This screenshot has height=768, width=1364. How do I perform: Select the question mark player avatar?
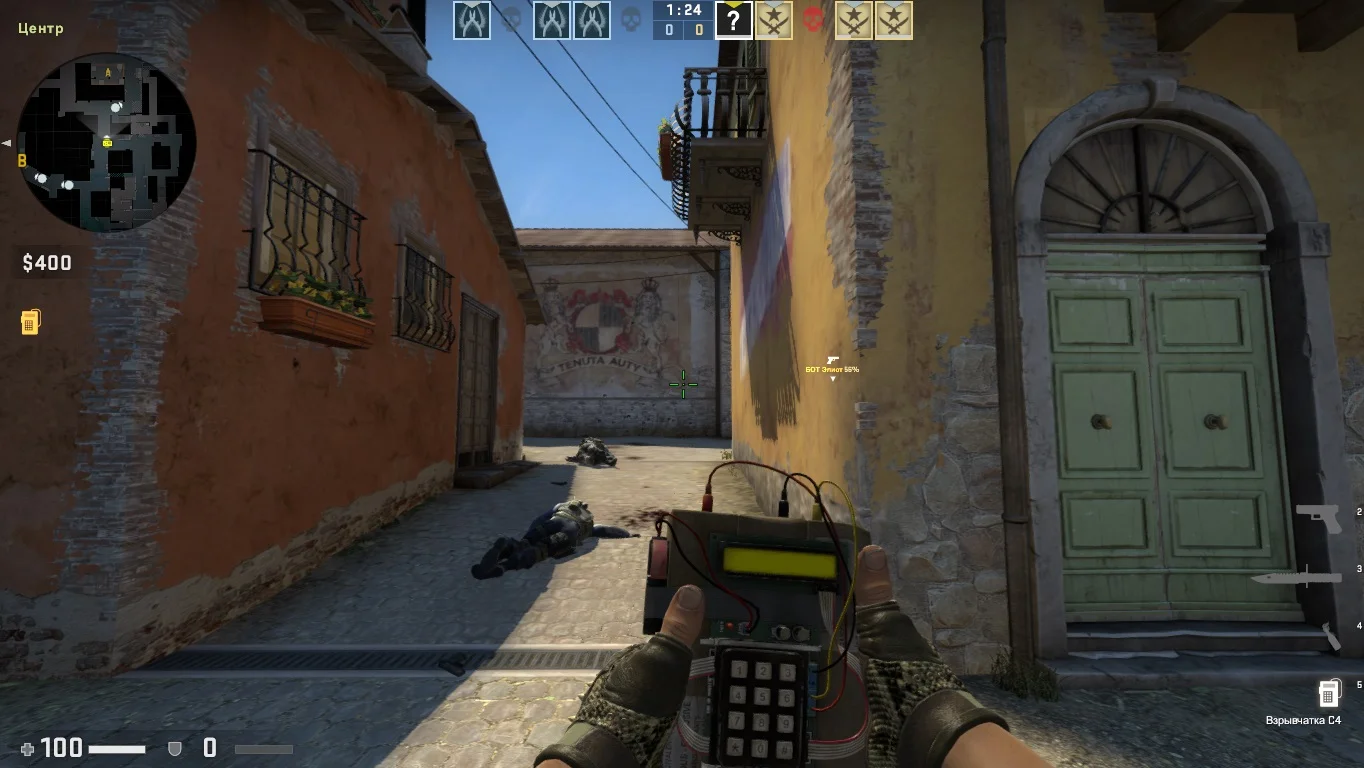(x=733, y=20)
